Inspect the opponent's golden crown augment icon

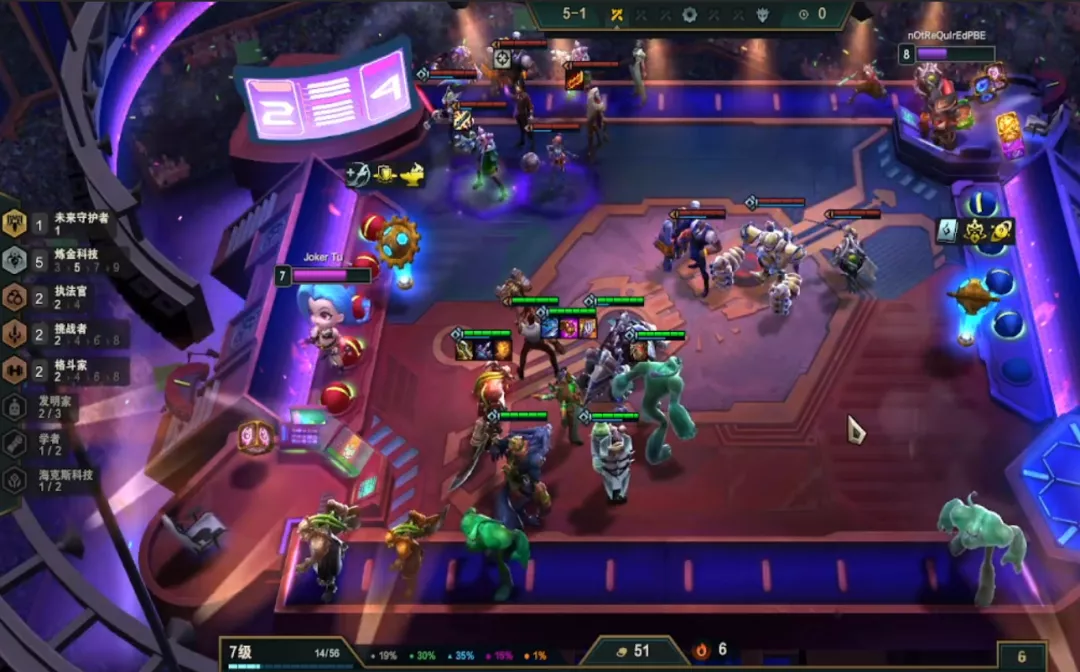coord(975,231)
